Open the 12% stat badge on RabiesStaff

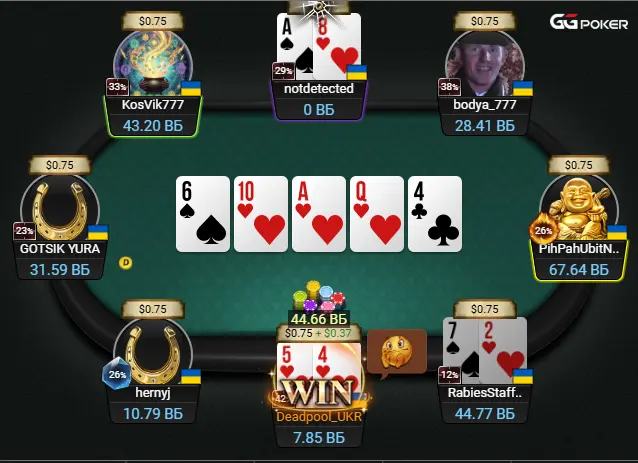[449, 375]
